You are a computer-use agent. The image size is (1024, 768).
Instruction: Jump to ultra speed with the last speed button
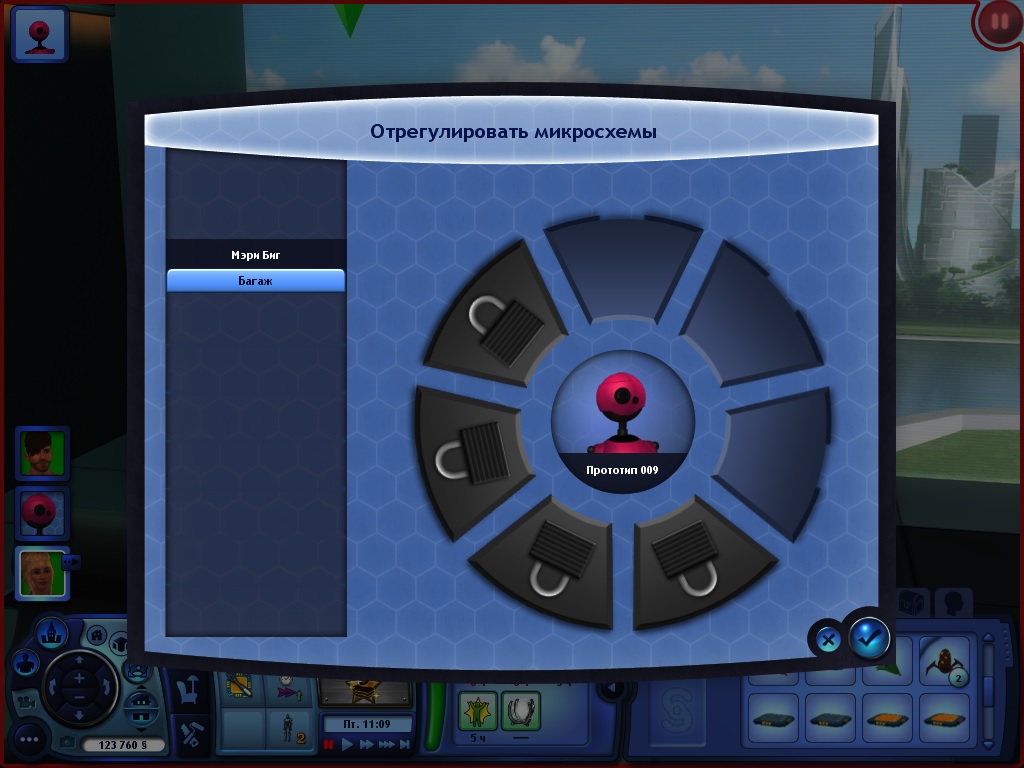(x=404, y=745)
